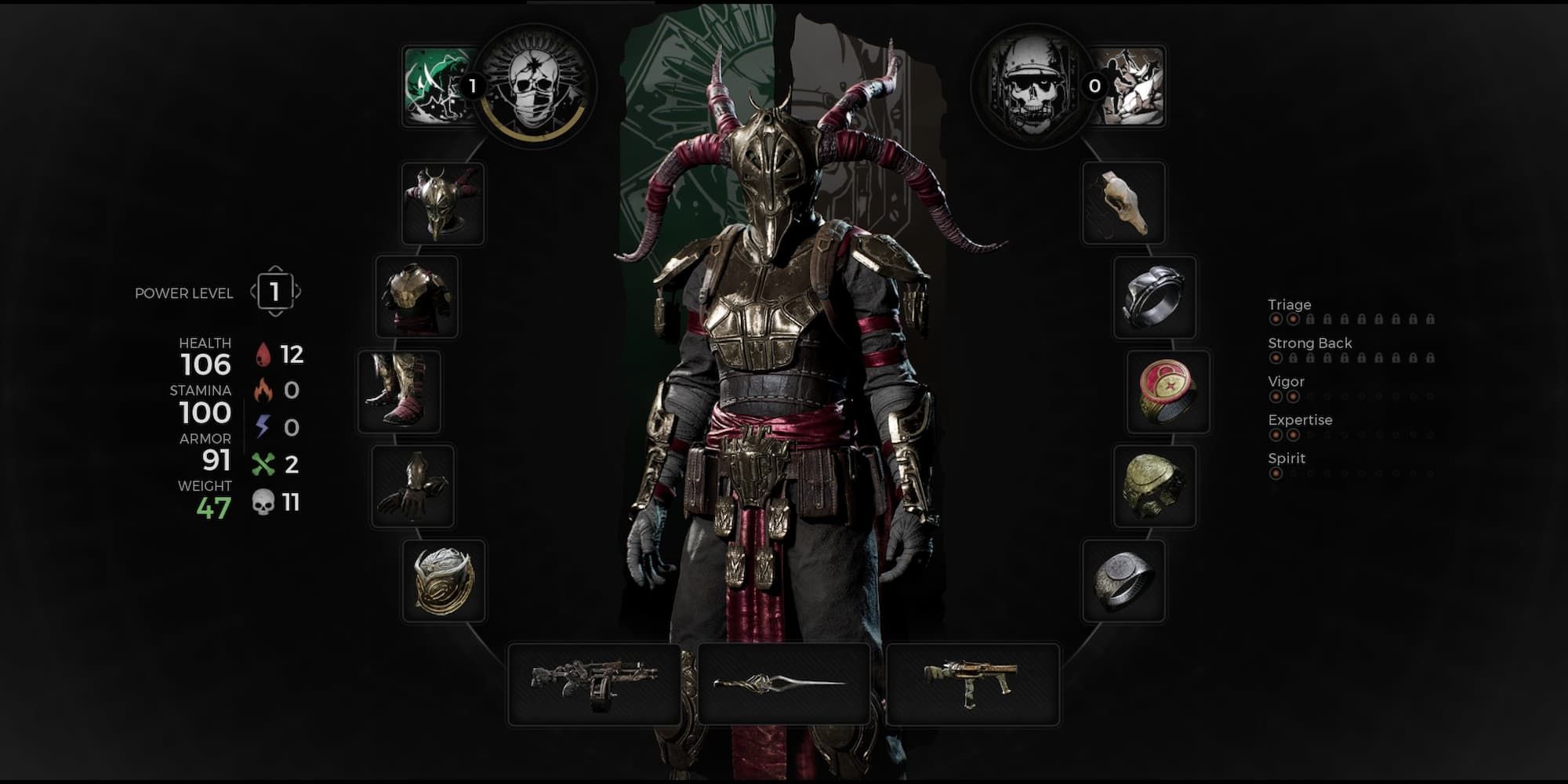Image resolution: width=1568 pixels, height=784 pixels.
Task: Open the long gun weapon slot
Action: (x=594, y=684)
